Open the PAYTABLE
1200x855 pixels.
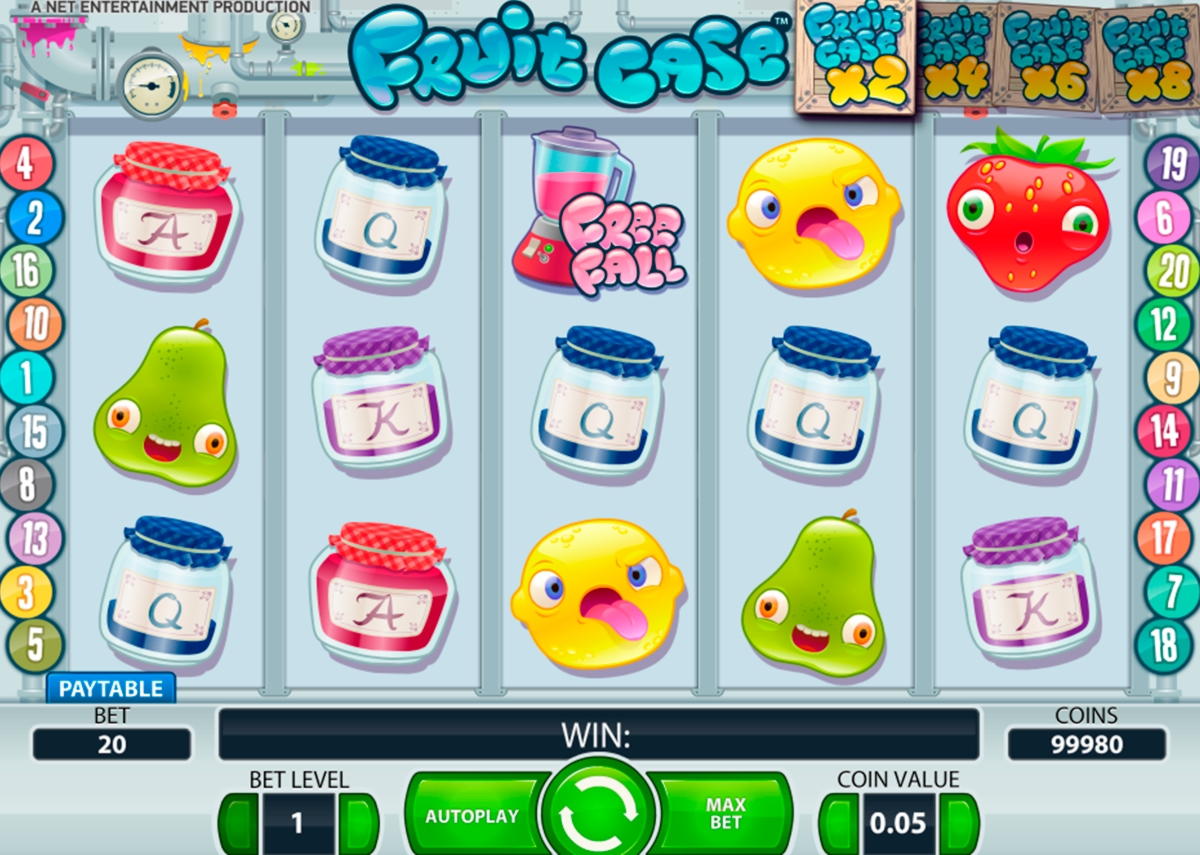tap(110, 688)
